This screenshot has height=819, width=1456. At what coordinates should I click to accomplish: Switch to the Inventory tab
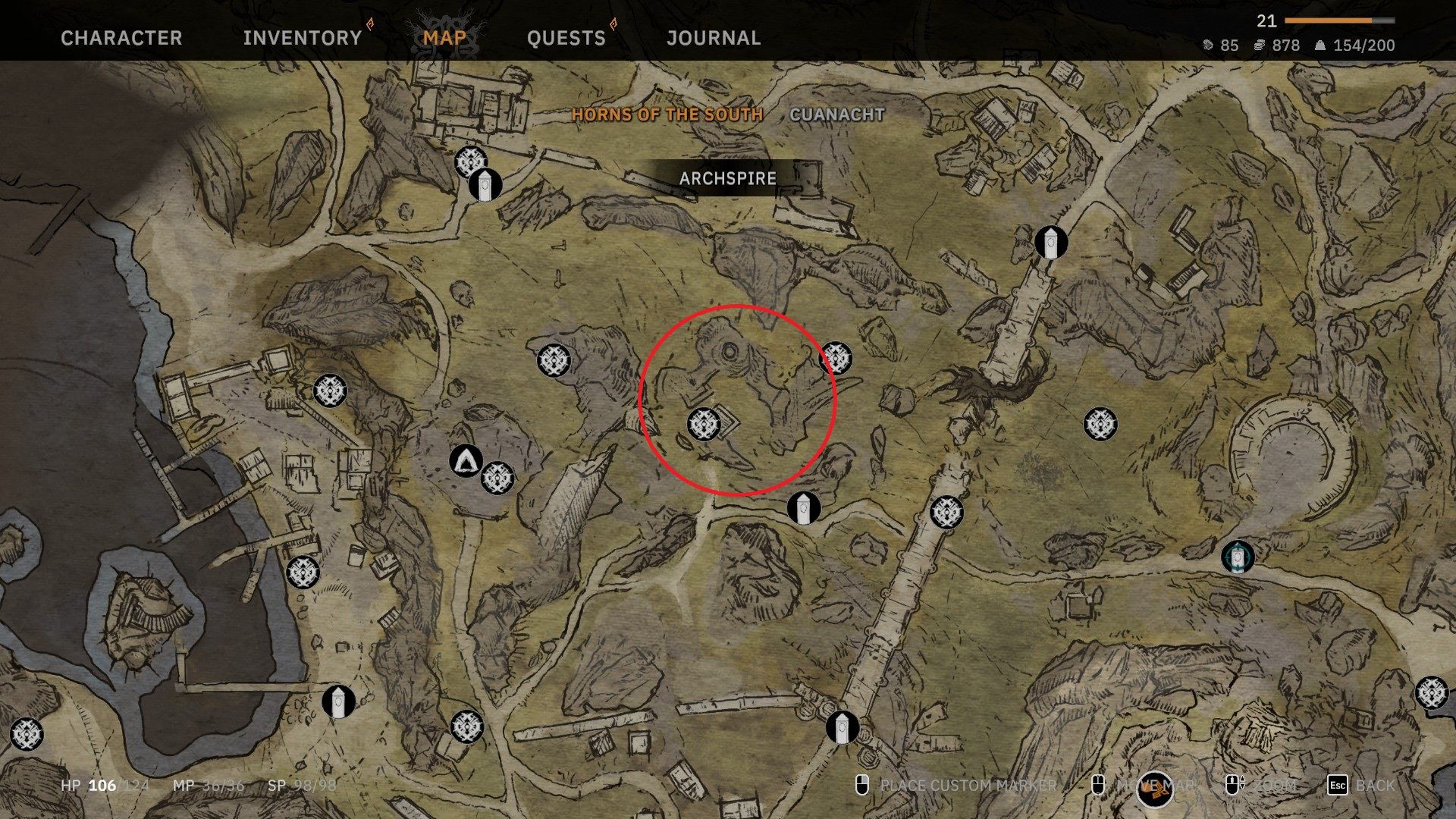pos(302,38)
